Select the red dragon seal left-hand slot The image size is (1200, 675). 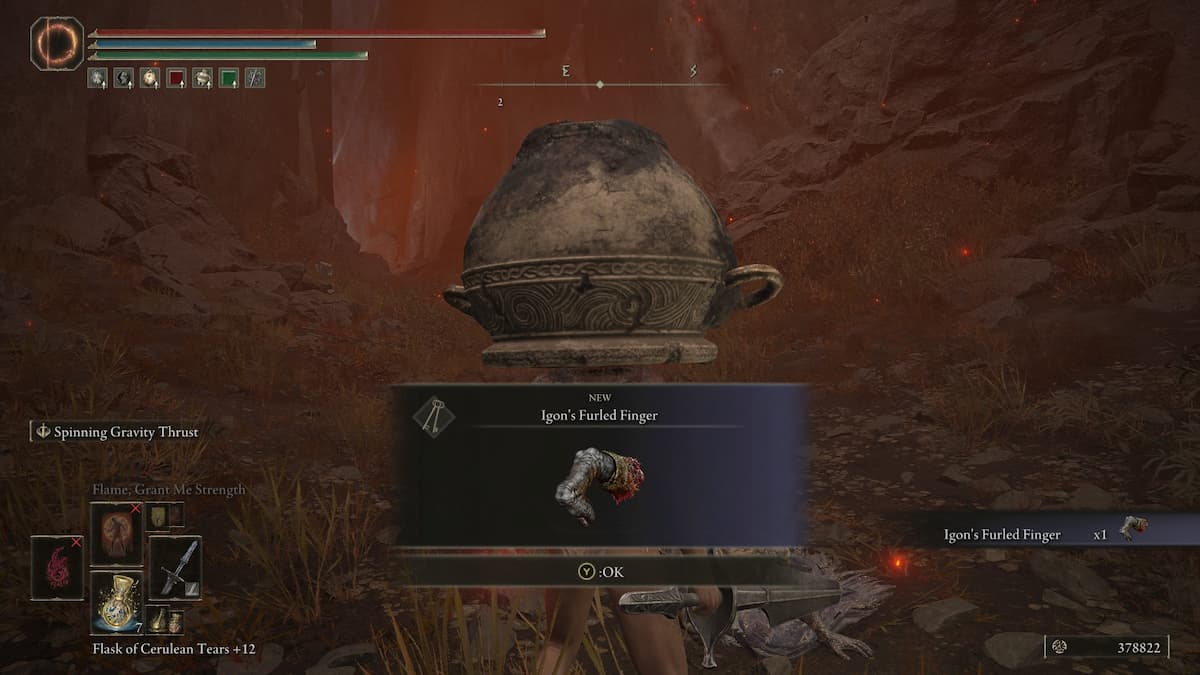57,567
